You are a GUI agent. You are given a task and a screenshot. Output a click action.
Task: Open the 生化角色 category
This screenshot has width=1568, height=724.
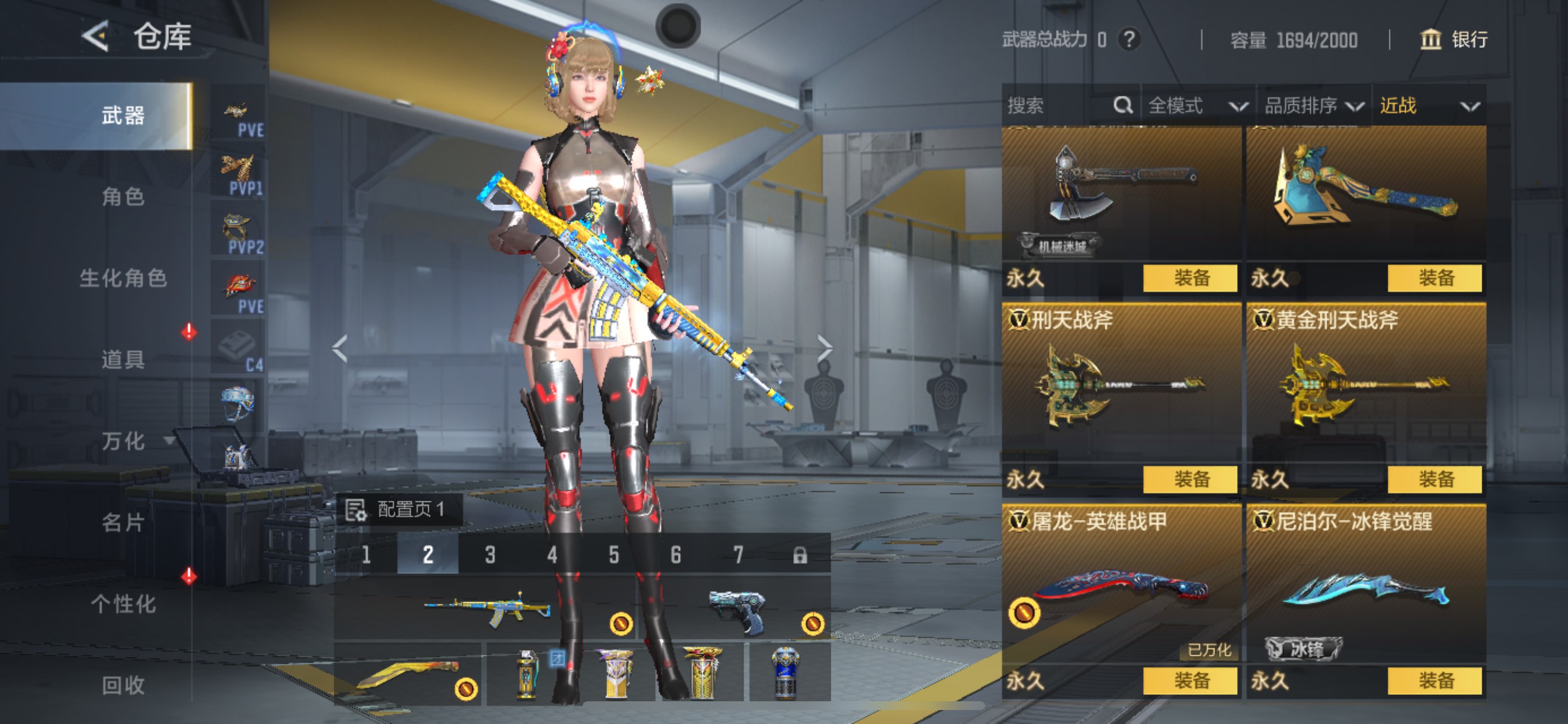point(123,278)
